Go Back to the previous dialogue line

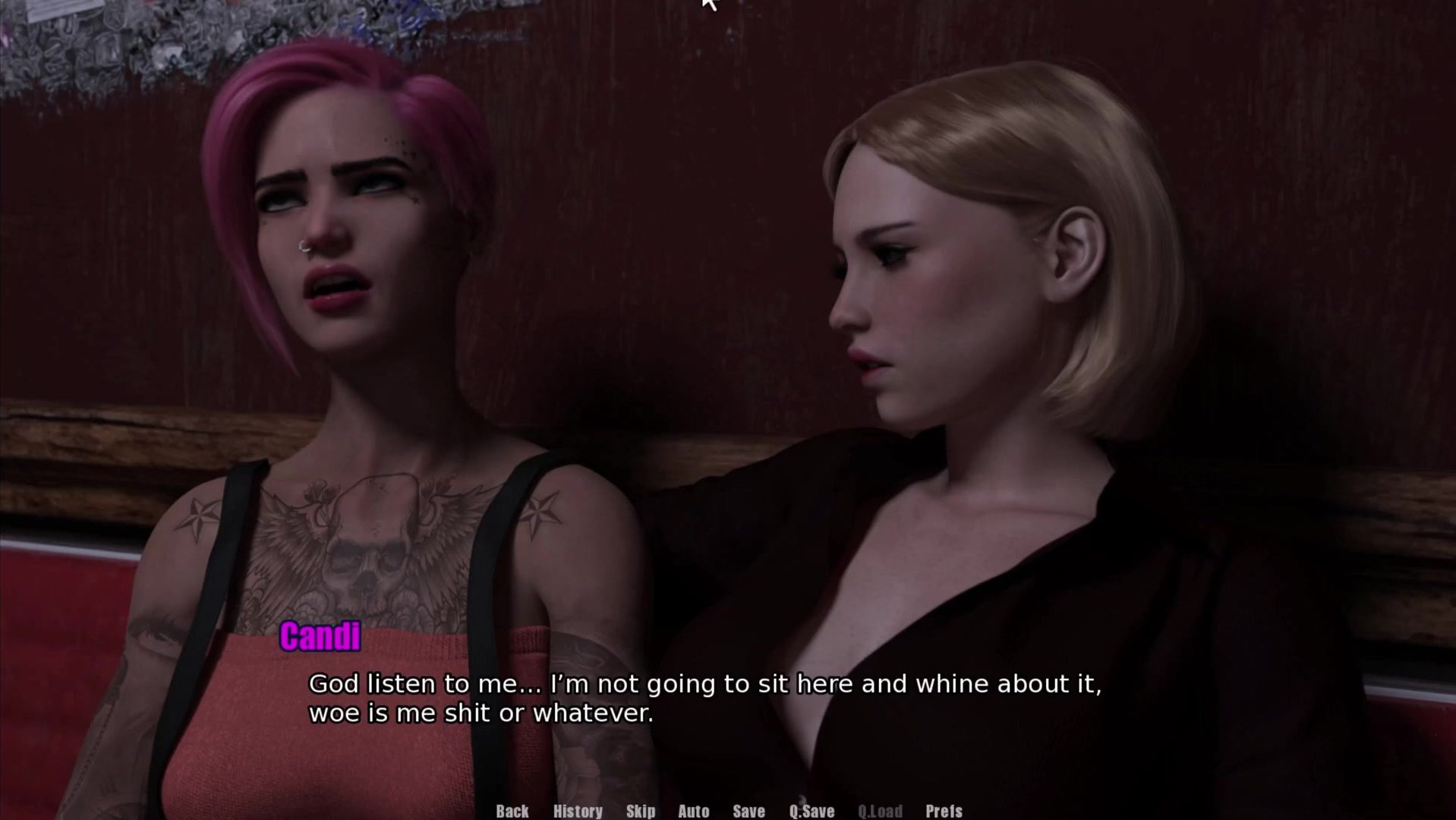point(512,811)
